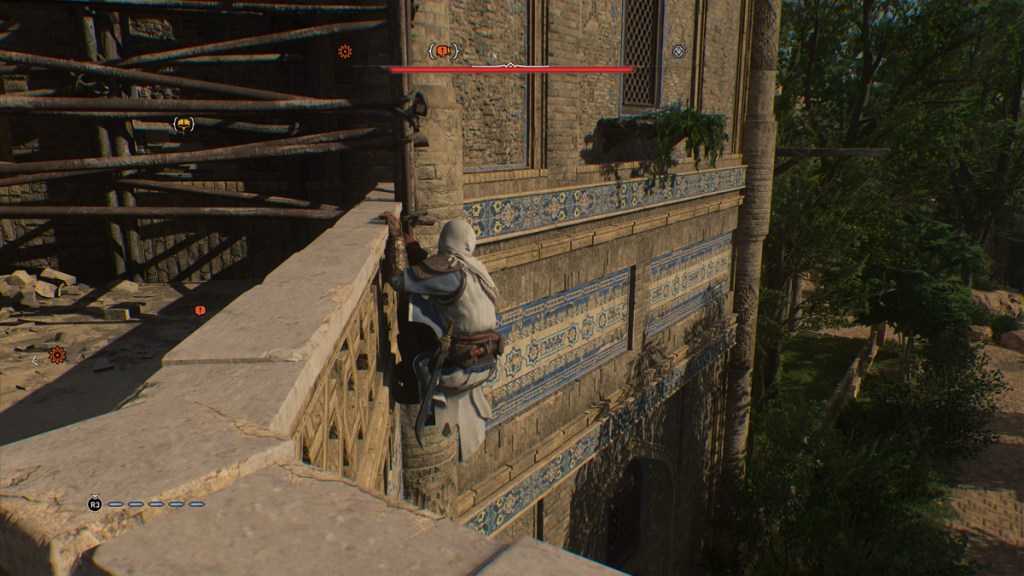Select the unbracketed red exclamation marker
This screenshot has height=576, width=1024.
[x=200, y=310]
